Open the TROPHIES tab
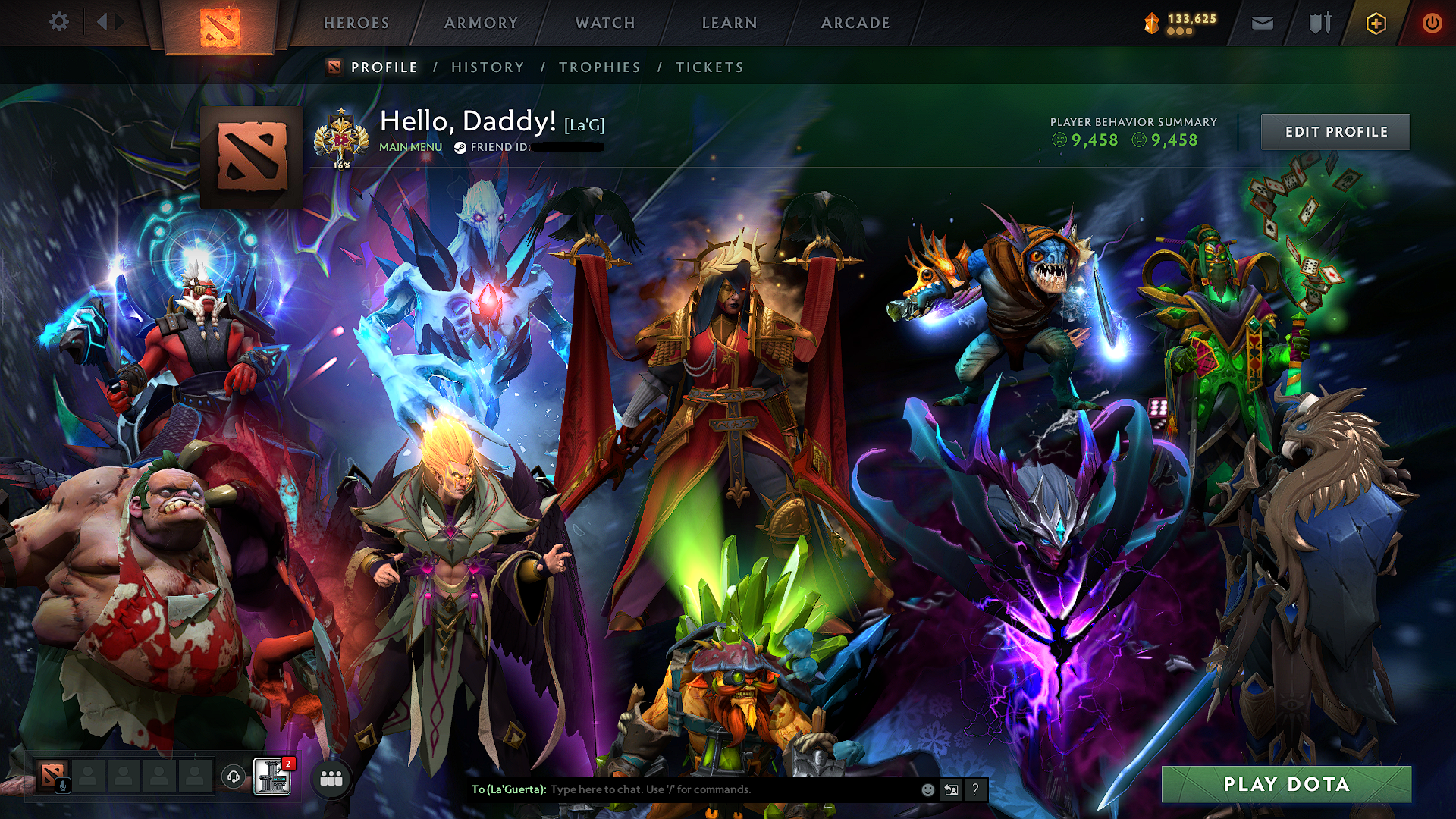 tap(598, 67)
